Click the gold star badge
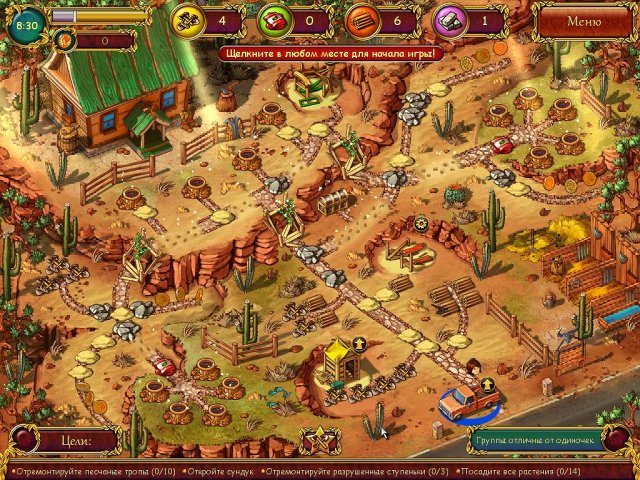This screenshot has width=640, height=480. point(321,440)
